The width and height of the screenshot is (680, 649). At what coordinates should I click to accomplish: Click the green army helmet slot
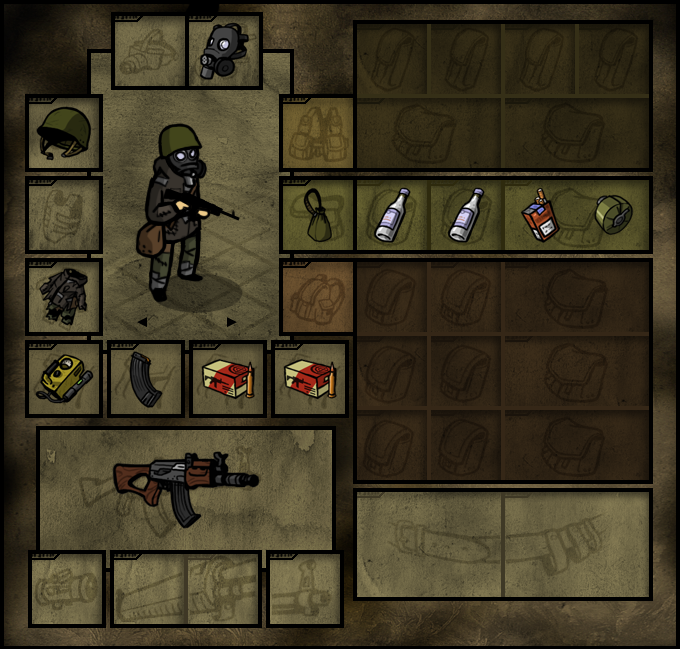click(64, 133)
